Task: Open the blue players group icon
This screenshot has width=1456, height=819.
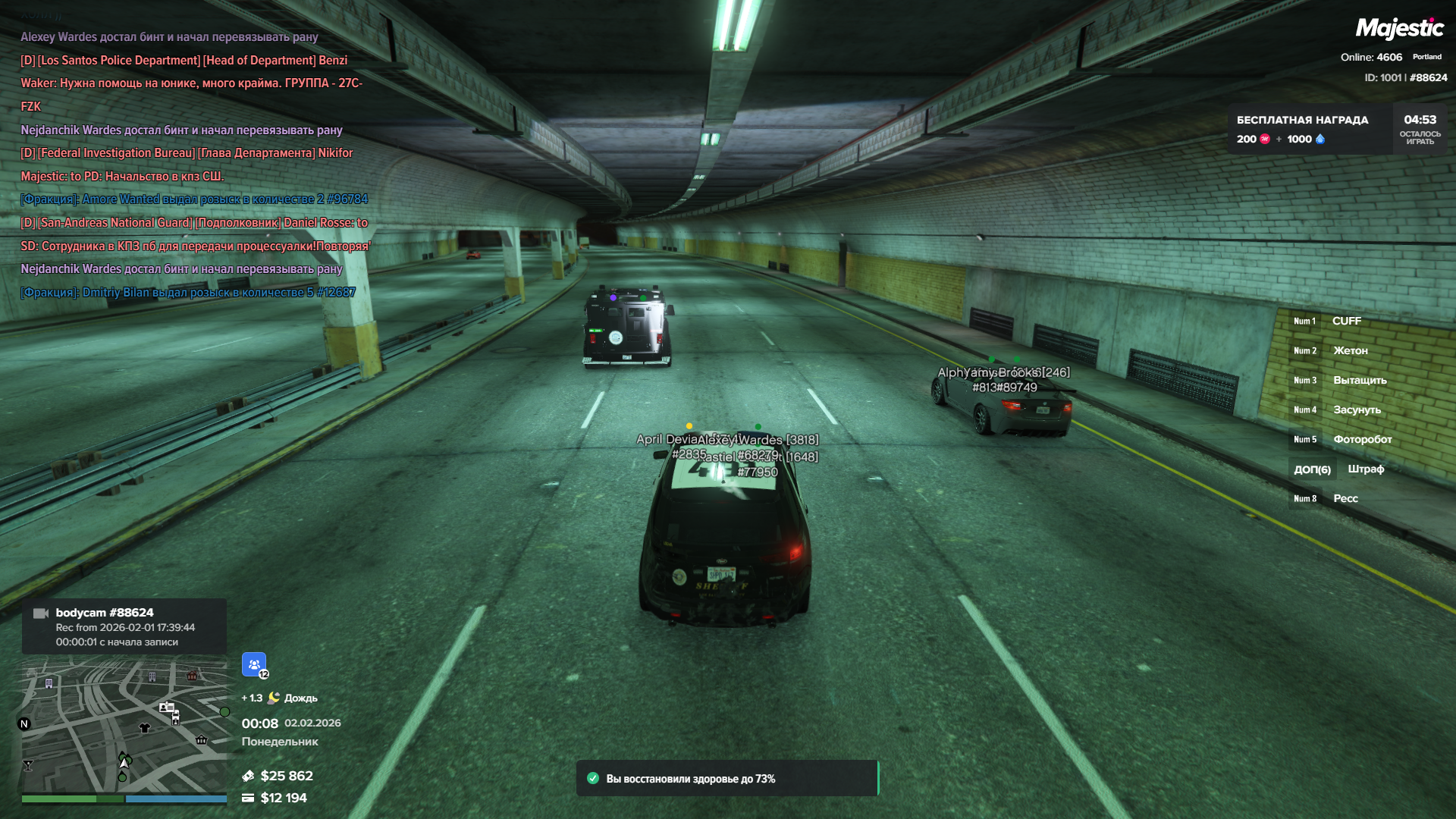Action: pos(254,664)
